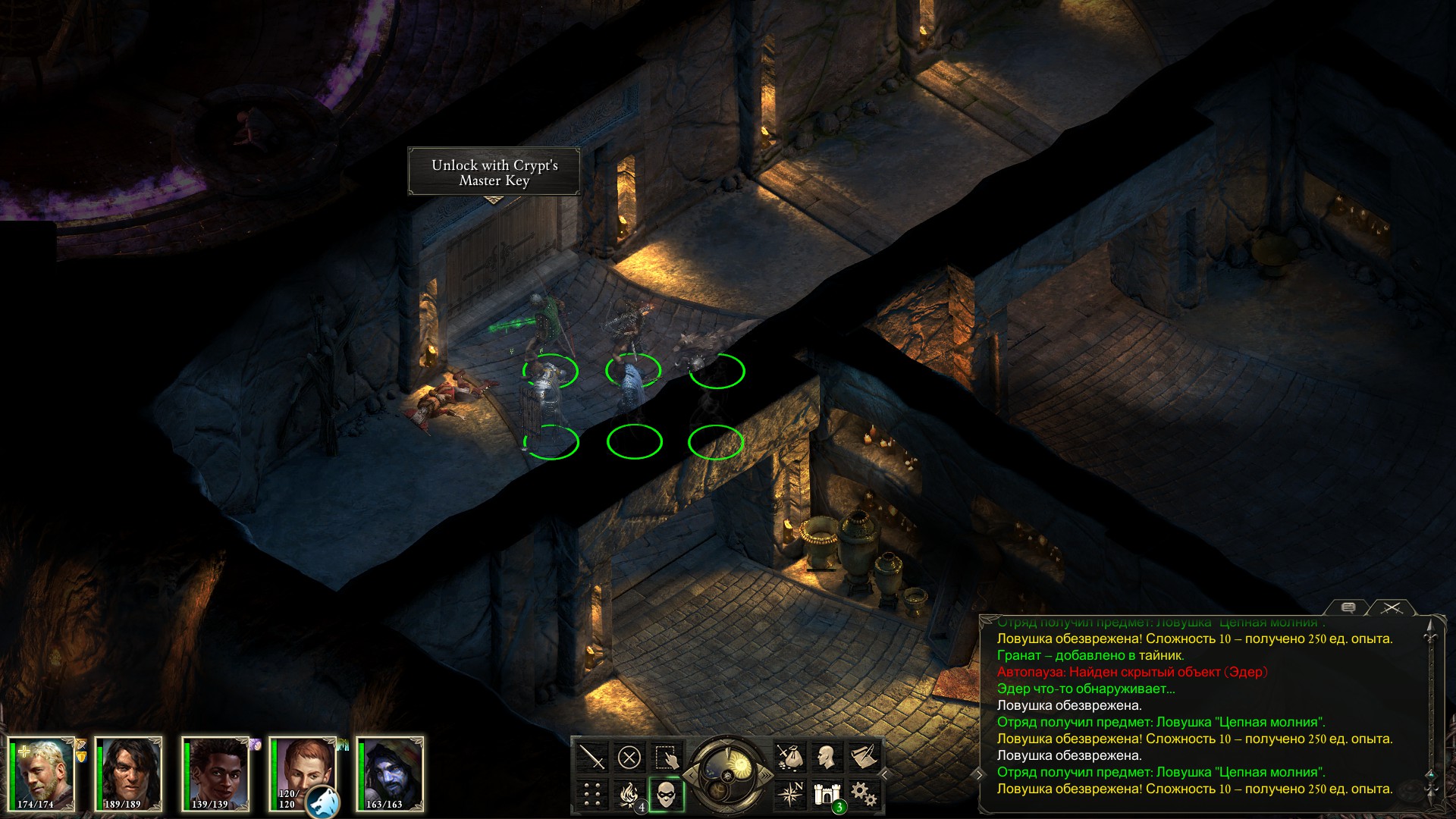Screen dimensions: 1456x819
Task: Rest using the campfire icon
Action: point(629,795)
